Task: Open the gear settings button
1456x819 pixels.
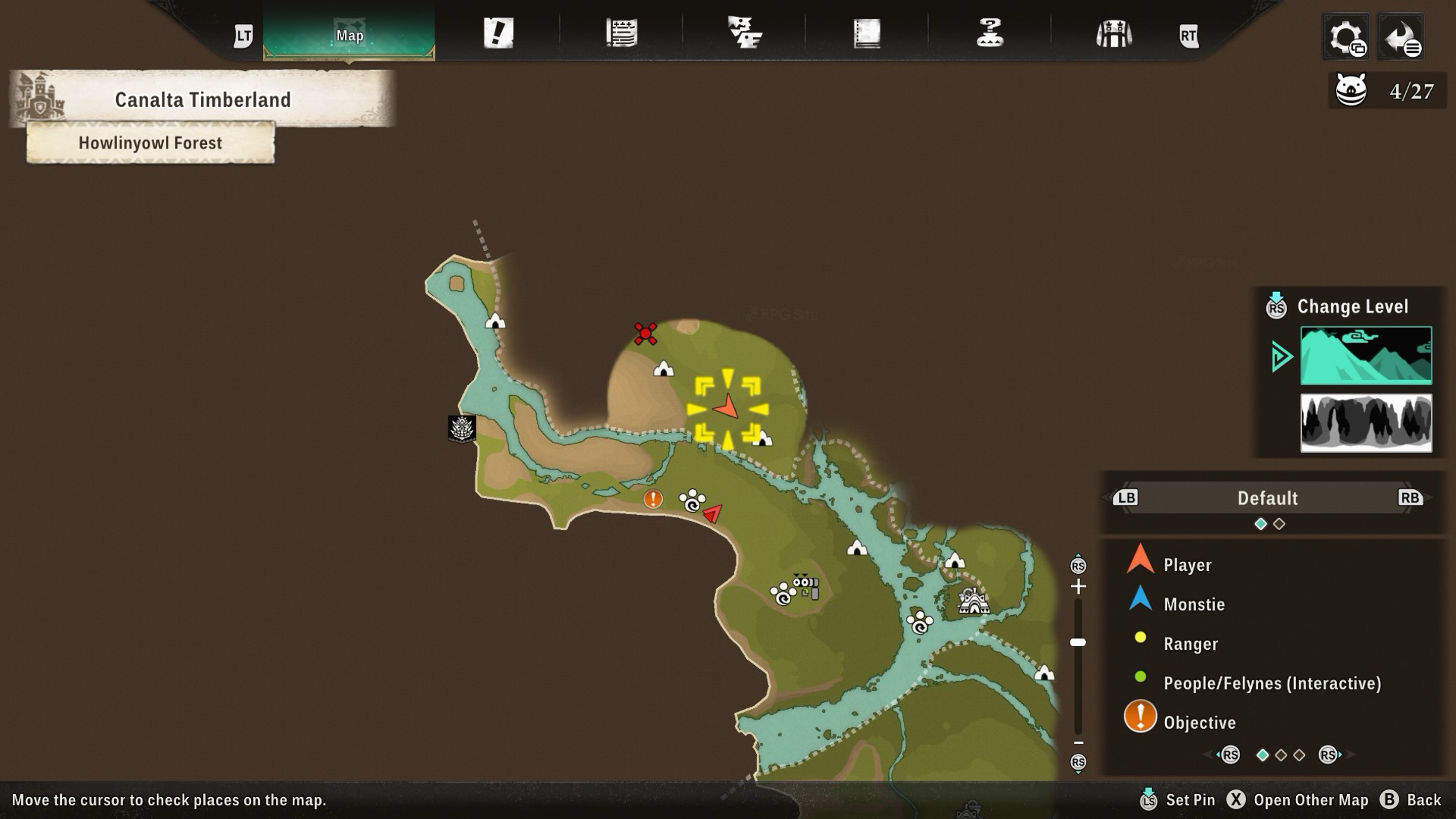Action: coord(1346,37)
